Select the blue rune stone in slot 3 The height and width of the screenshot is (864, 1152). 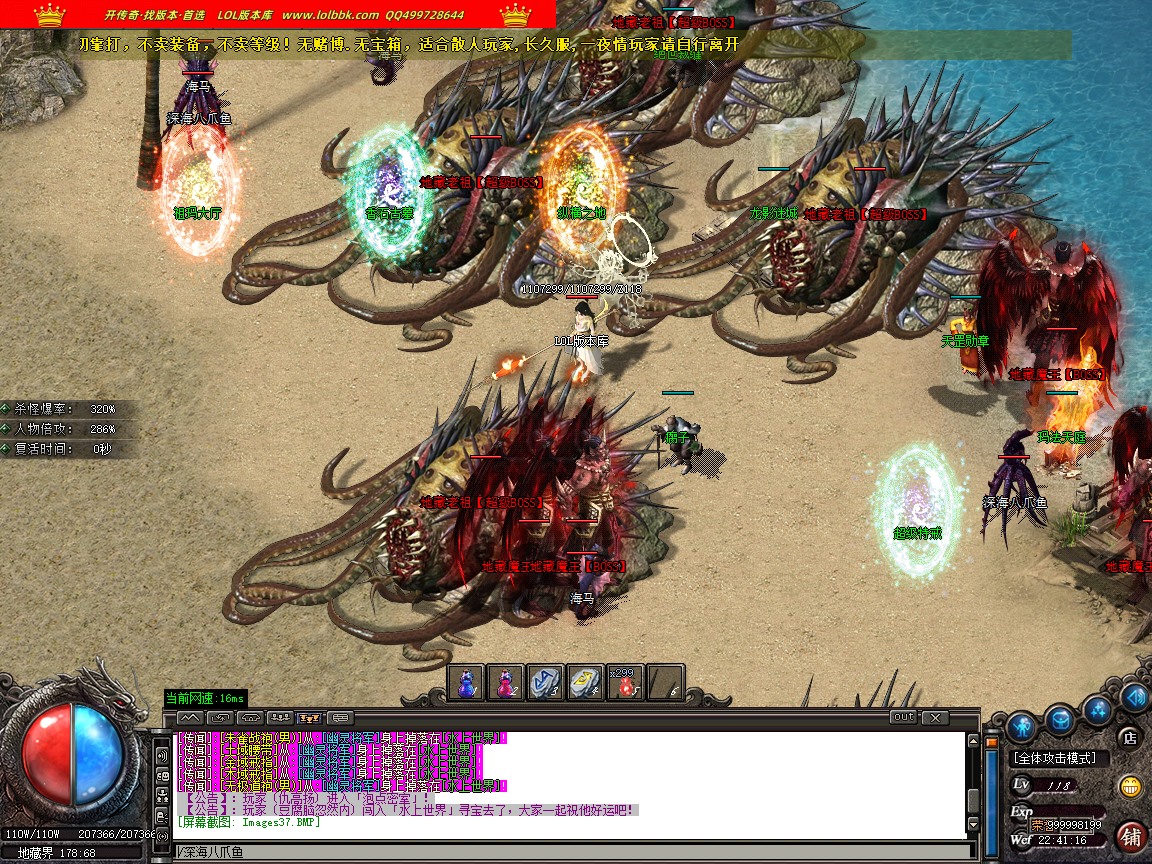tap(546, 683)
